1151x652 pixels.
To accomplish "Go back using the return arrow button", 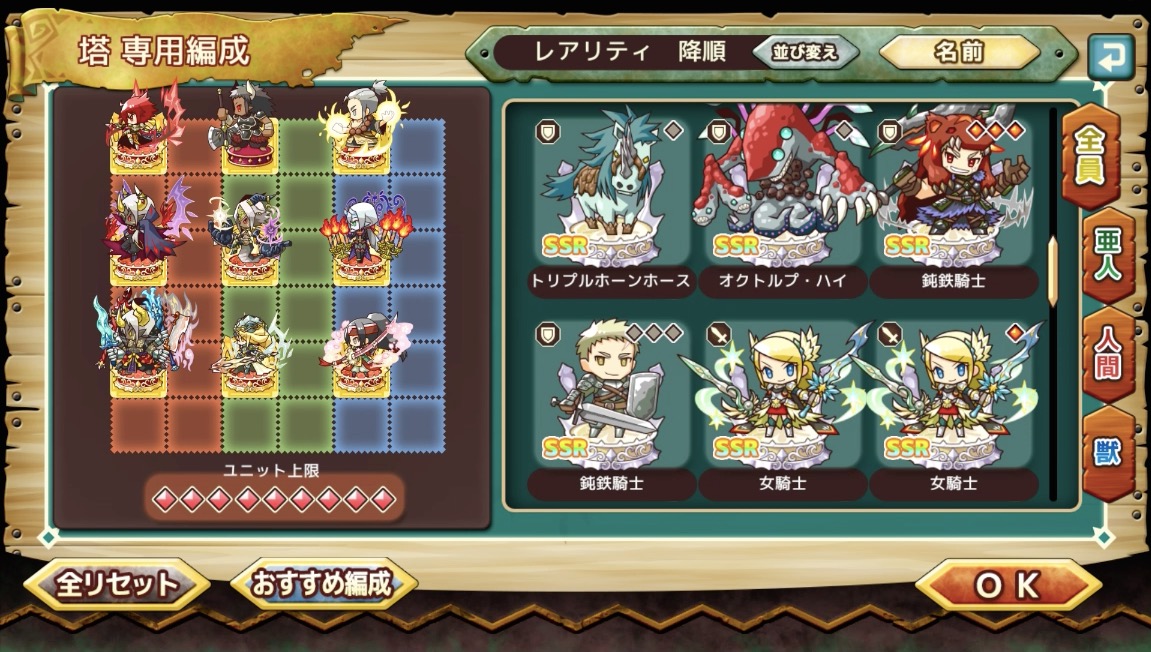I will pyautogui.click(x=1110, y=56).
